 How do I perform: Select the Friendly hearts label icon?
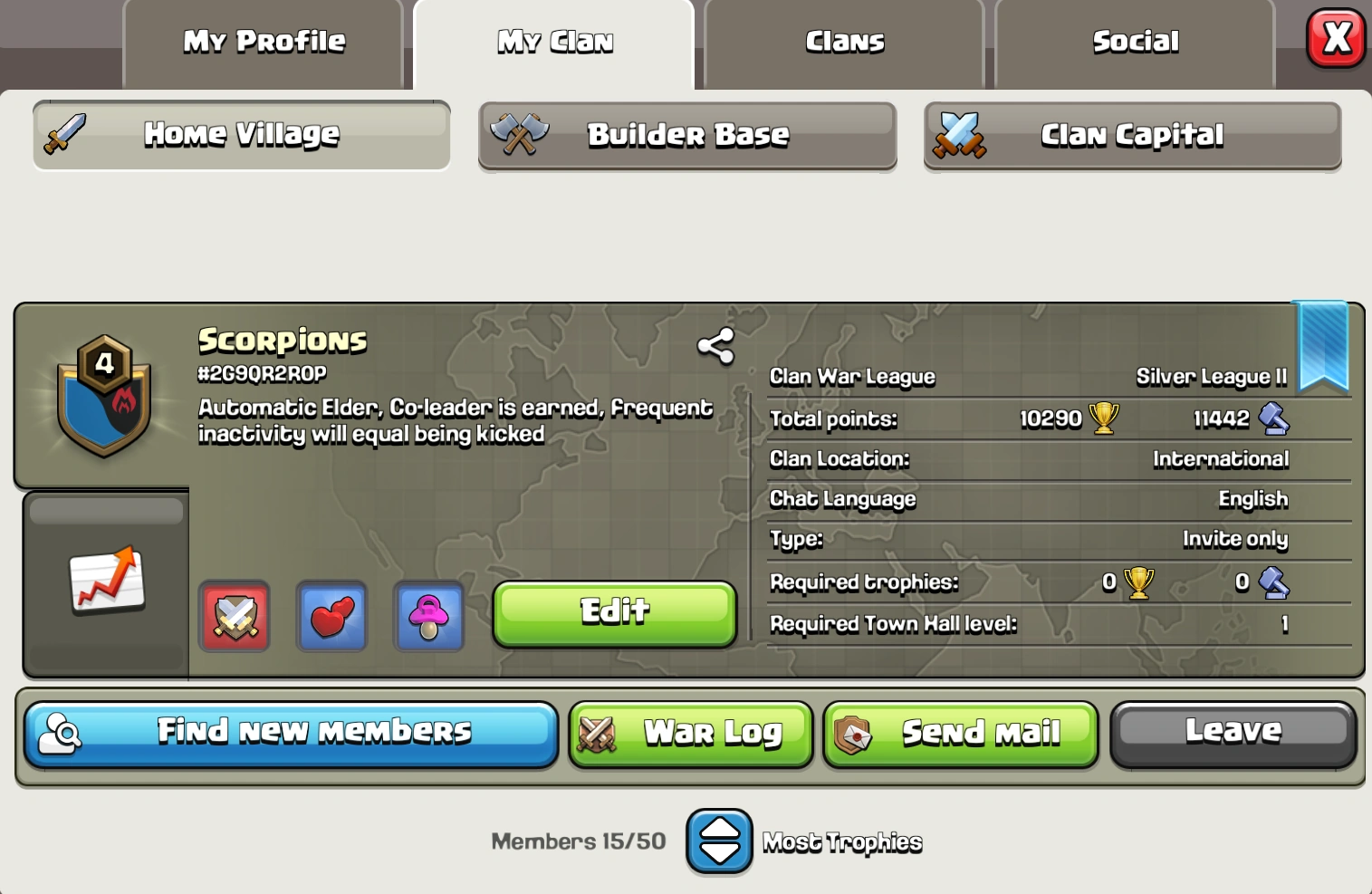[x=331, y=617]
